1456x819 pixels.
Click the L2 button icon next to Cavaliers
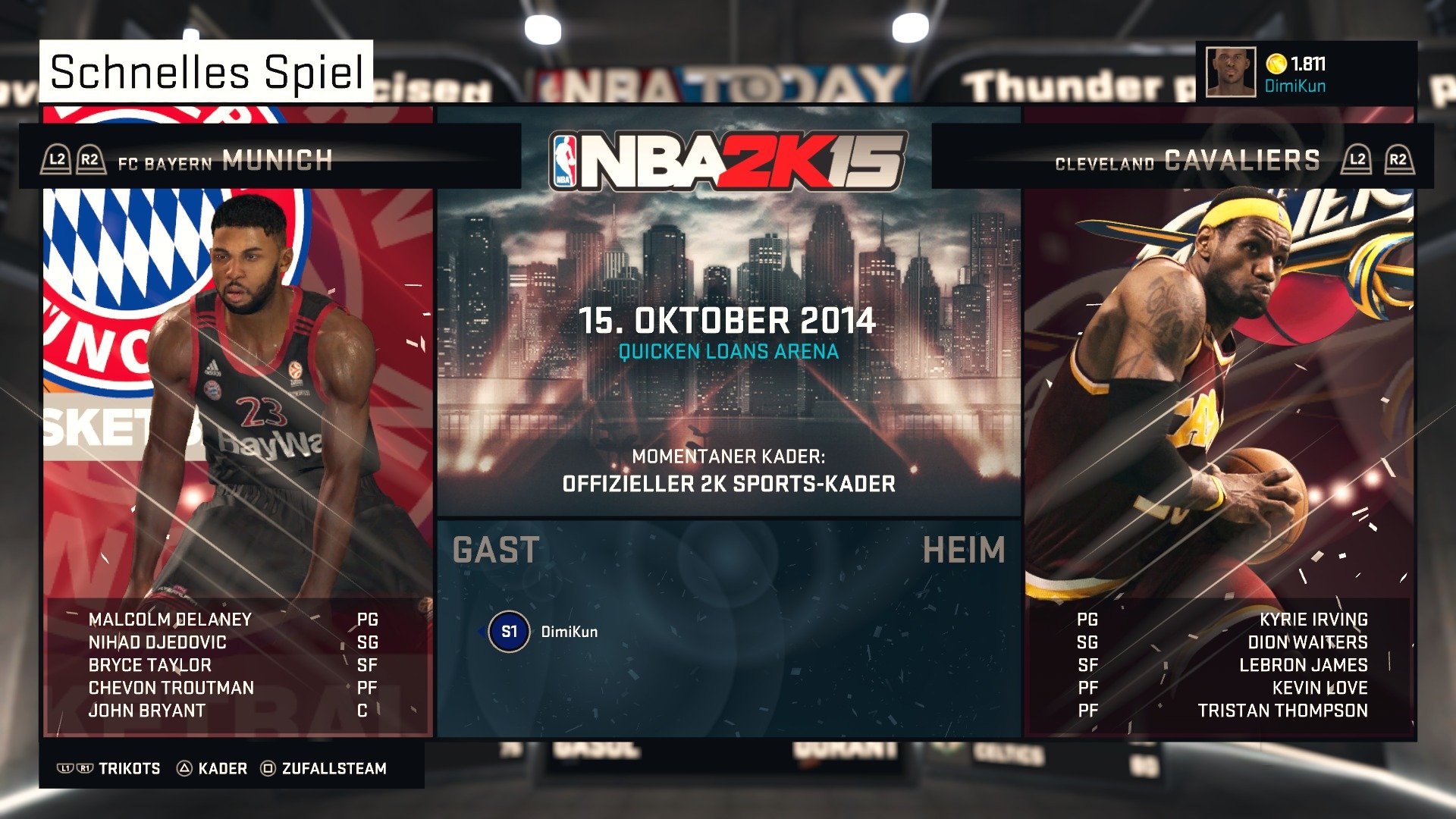click(x=1358, y=159)
